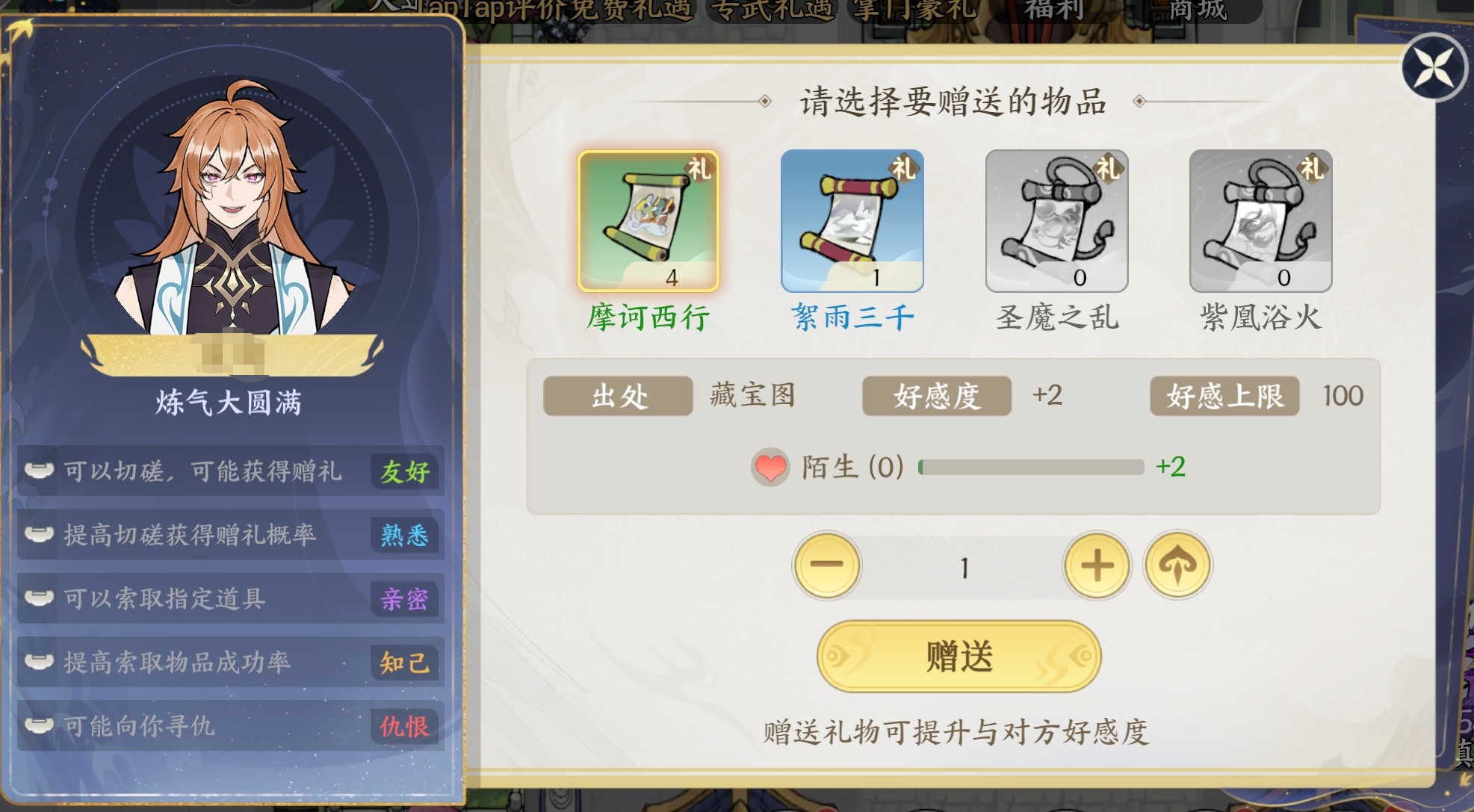Click the green affection progress bar

tap(1031, 467)
